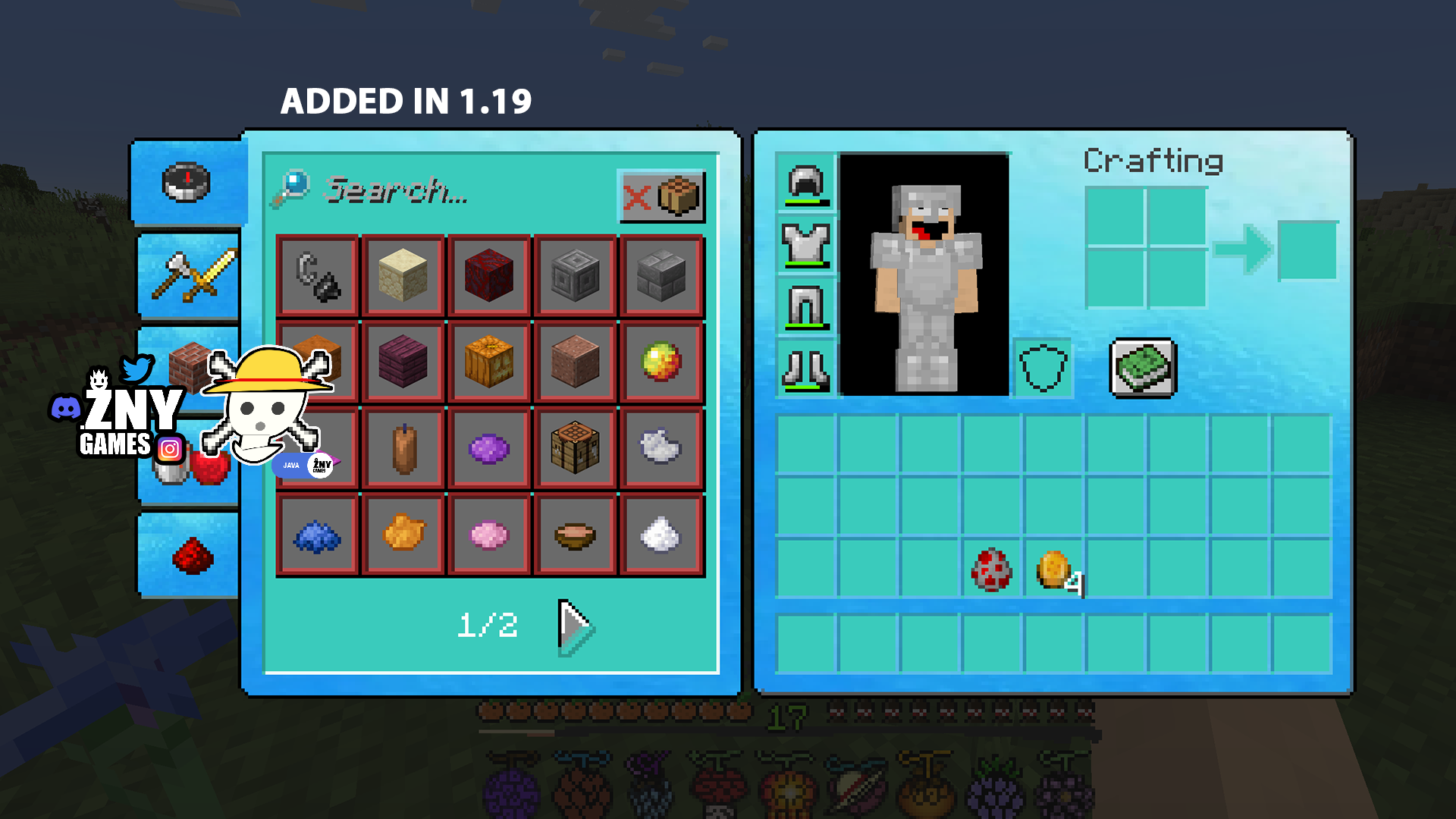
Task: Pick the iron leggings armor slot
Action: click(x=805, y=306)
